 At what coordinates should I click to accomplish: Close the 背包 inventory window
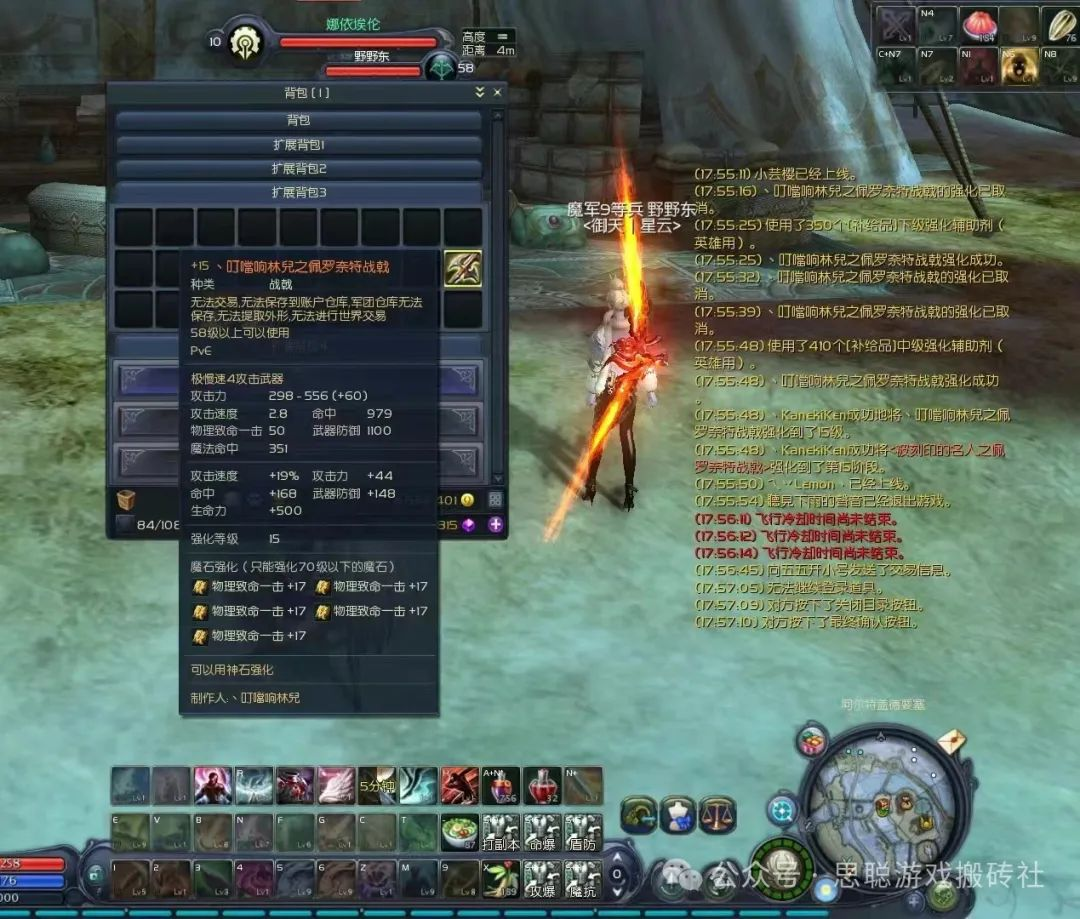coord(495,92)
